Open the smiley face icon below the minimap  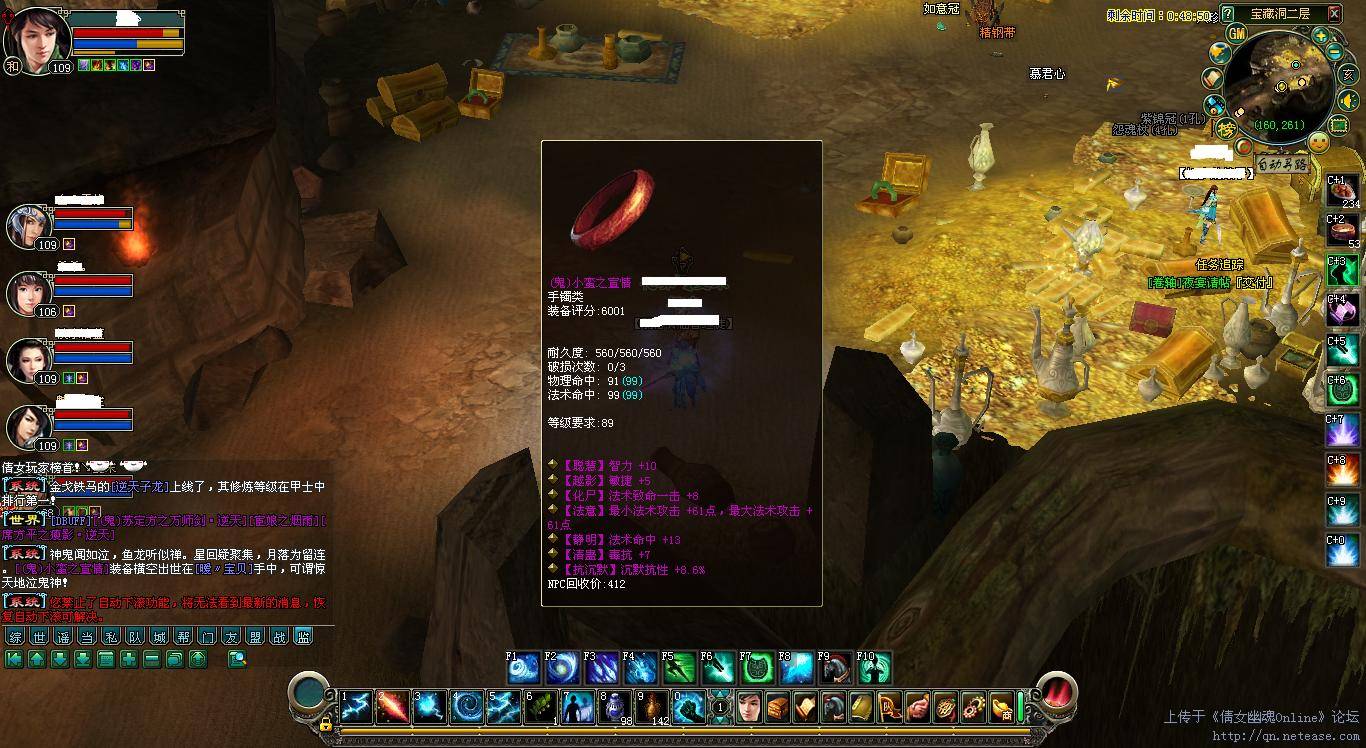coord(1318,143)
